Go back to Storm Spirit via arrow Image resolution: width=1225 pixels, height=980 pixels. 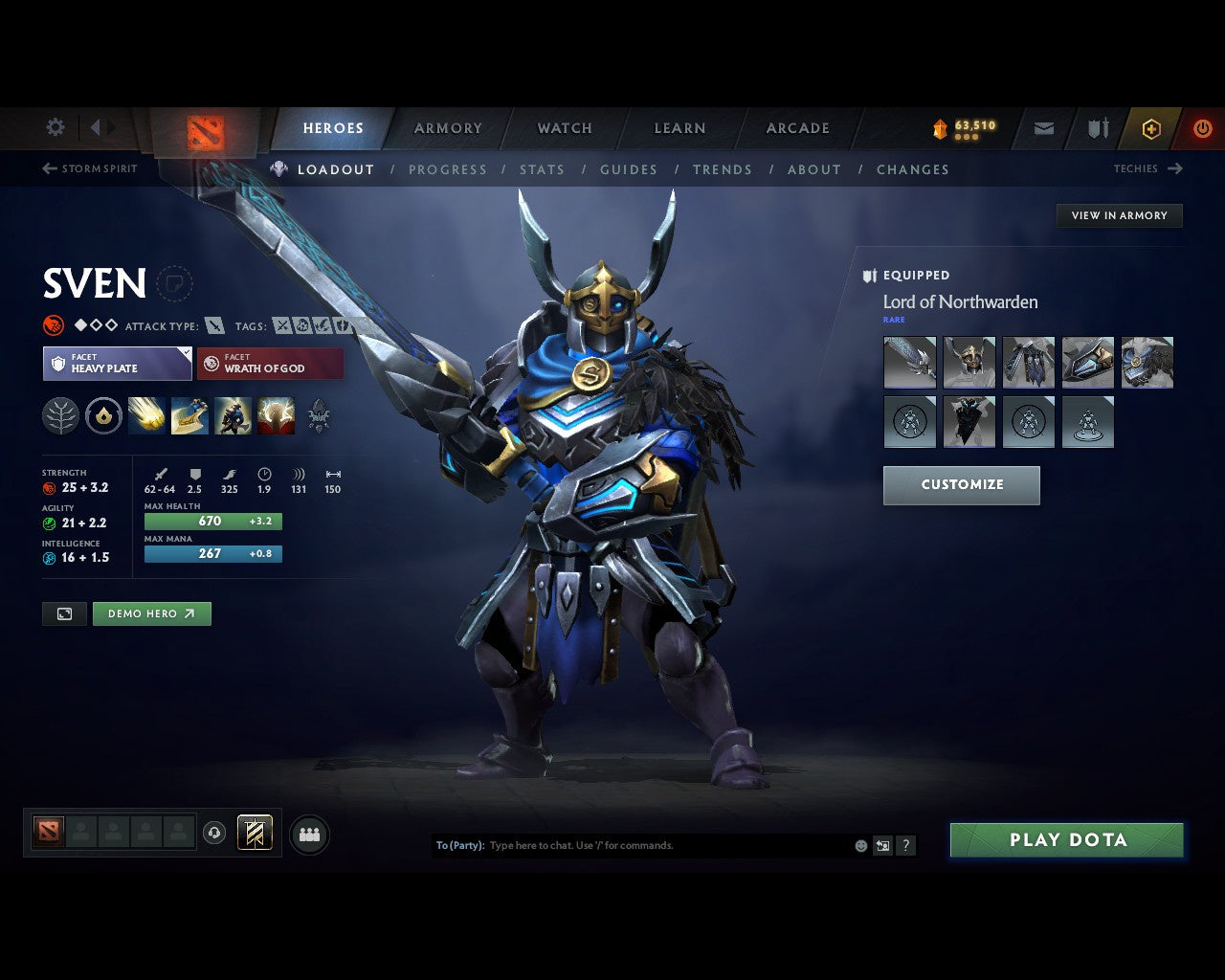coord(47,168)
